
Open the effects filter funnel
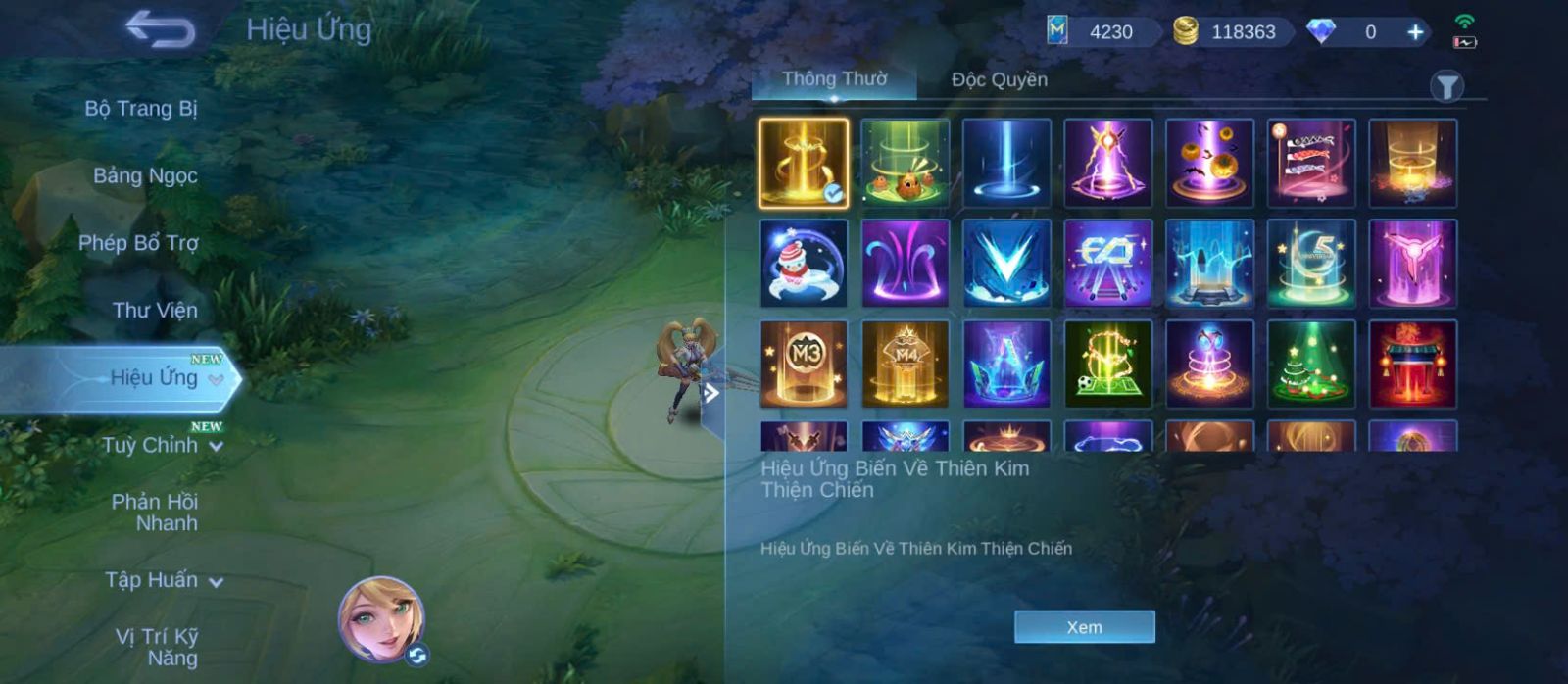(1446, 87)
